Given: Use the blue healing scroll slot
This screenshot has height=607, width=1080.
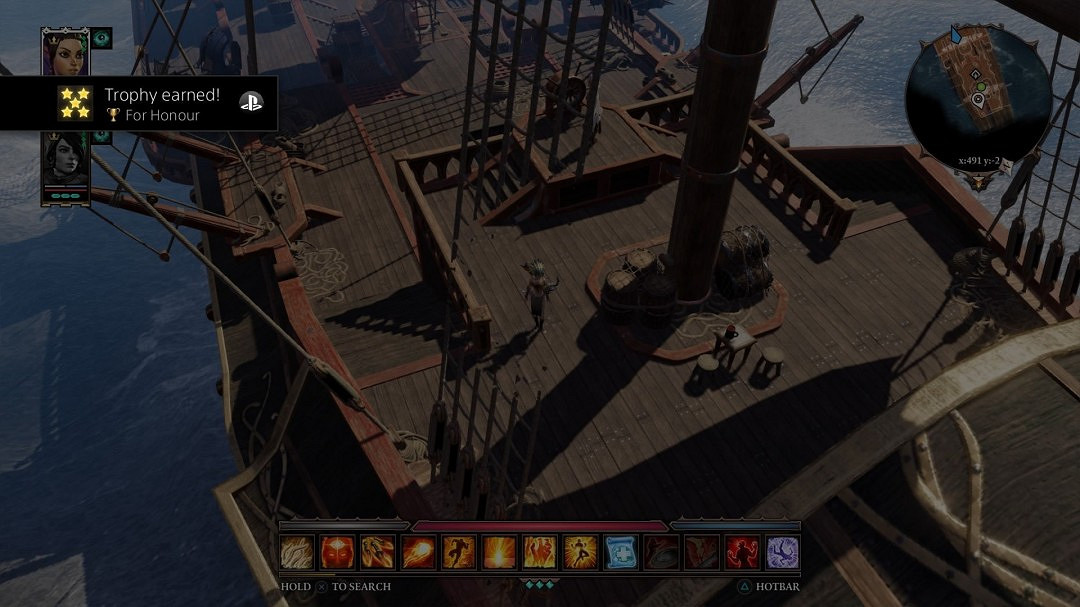Looking at the screenshot, I should click(621, 552).
